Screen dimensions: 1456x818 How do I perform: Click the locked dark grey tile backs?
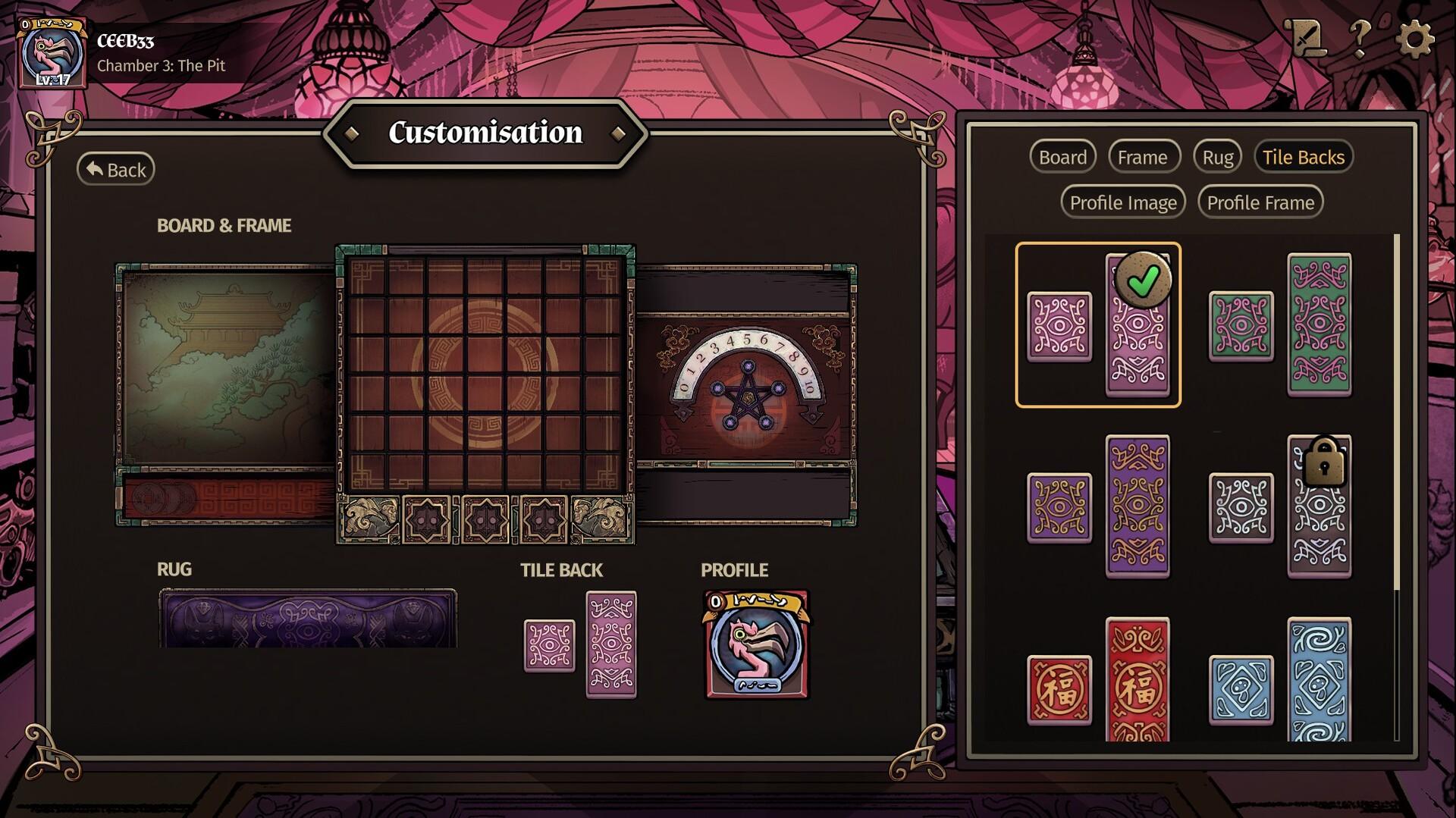1280,506
